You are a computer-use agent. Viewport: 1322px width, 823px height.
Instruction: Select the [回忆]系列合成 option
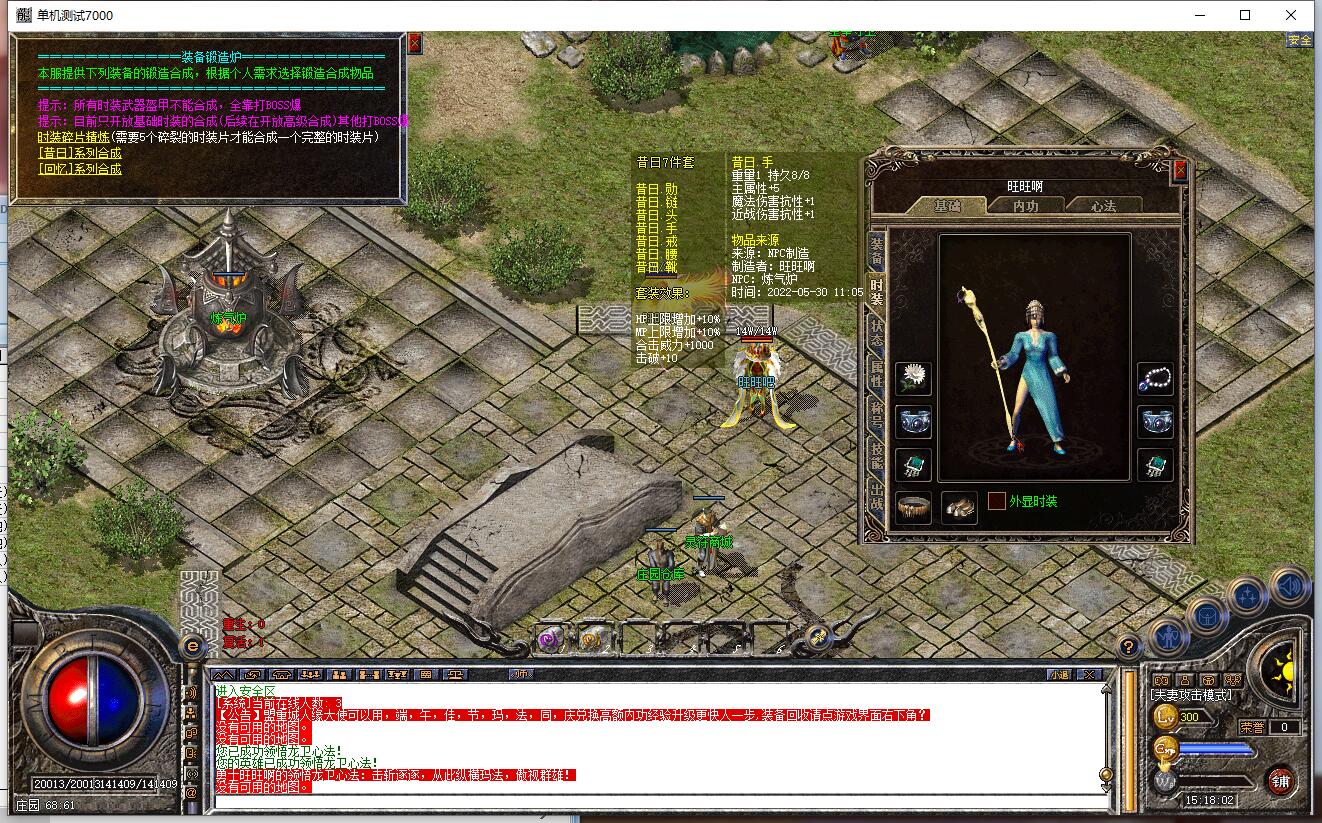(80, 169)
